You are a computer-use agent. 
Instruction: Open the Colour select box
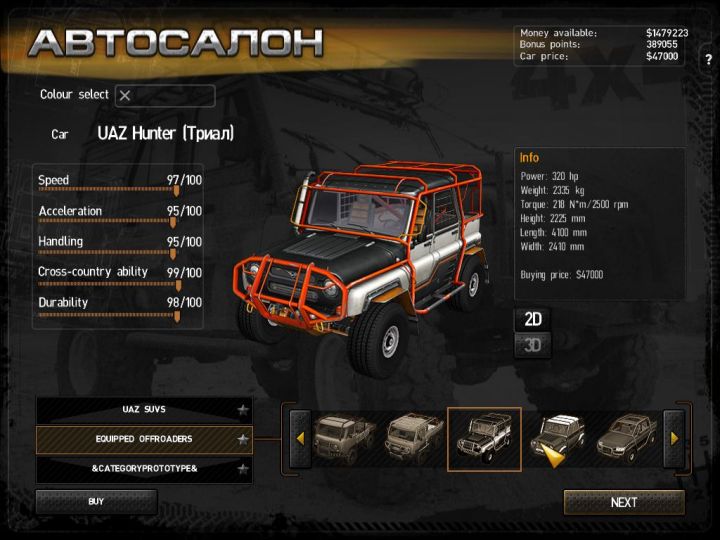coord(164,96)
